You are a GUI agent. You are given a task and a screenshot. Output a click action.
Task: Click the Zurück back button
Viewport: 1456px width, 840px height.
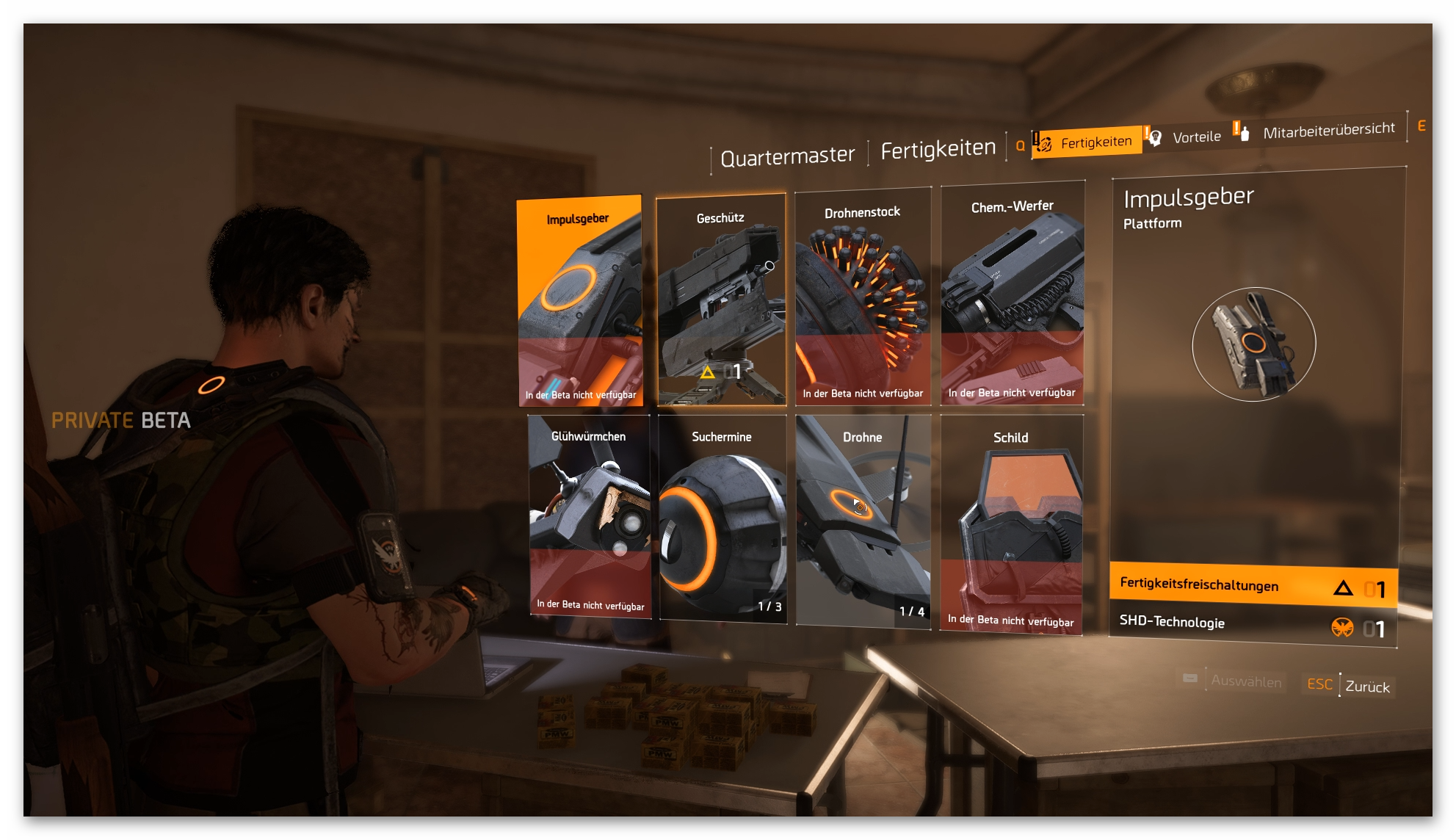coord(1366,687)
